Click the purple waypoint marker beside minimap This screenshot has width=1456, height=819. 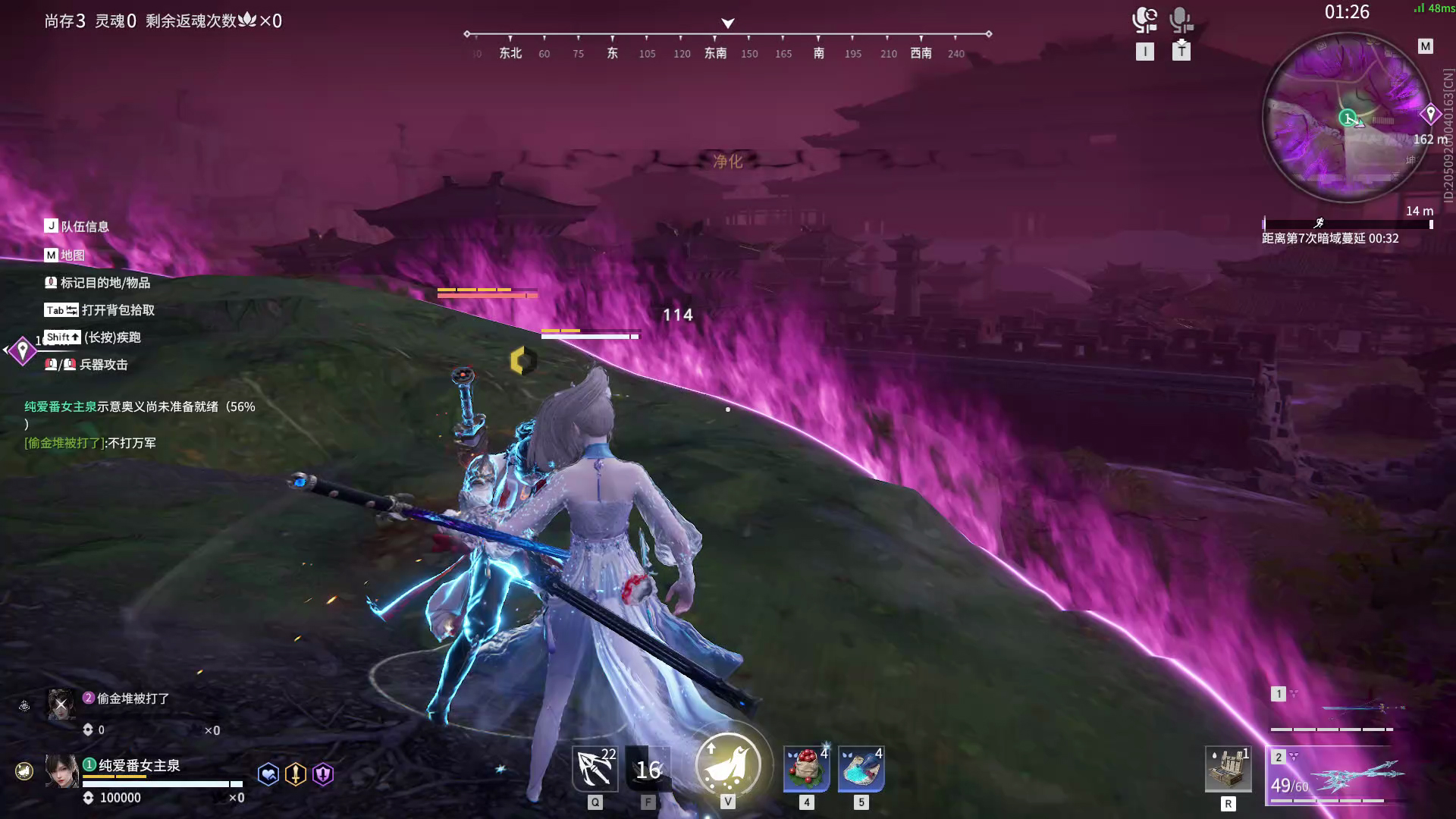(x=1430, y=115)
